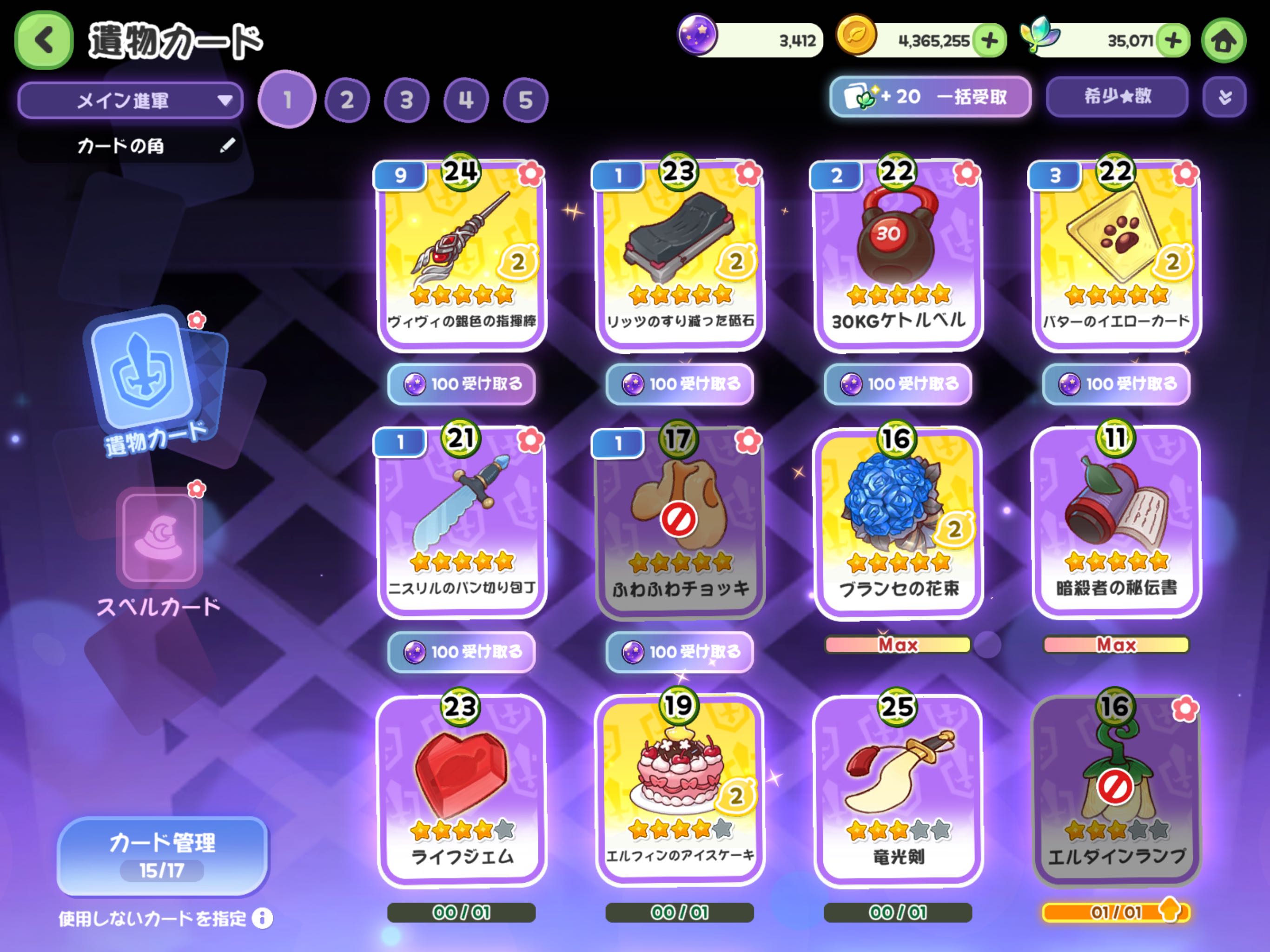Claim 100 under ふわふわチョッキ card
This screenshot has width=1270, height=952.
point(680,652)
